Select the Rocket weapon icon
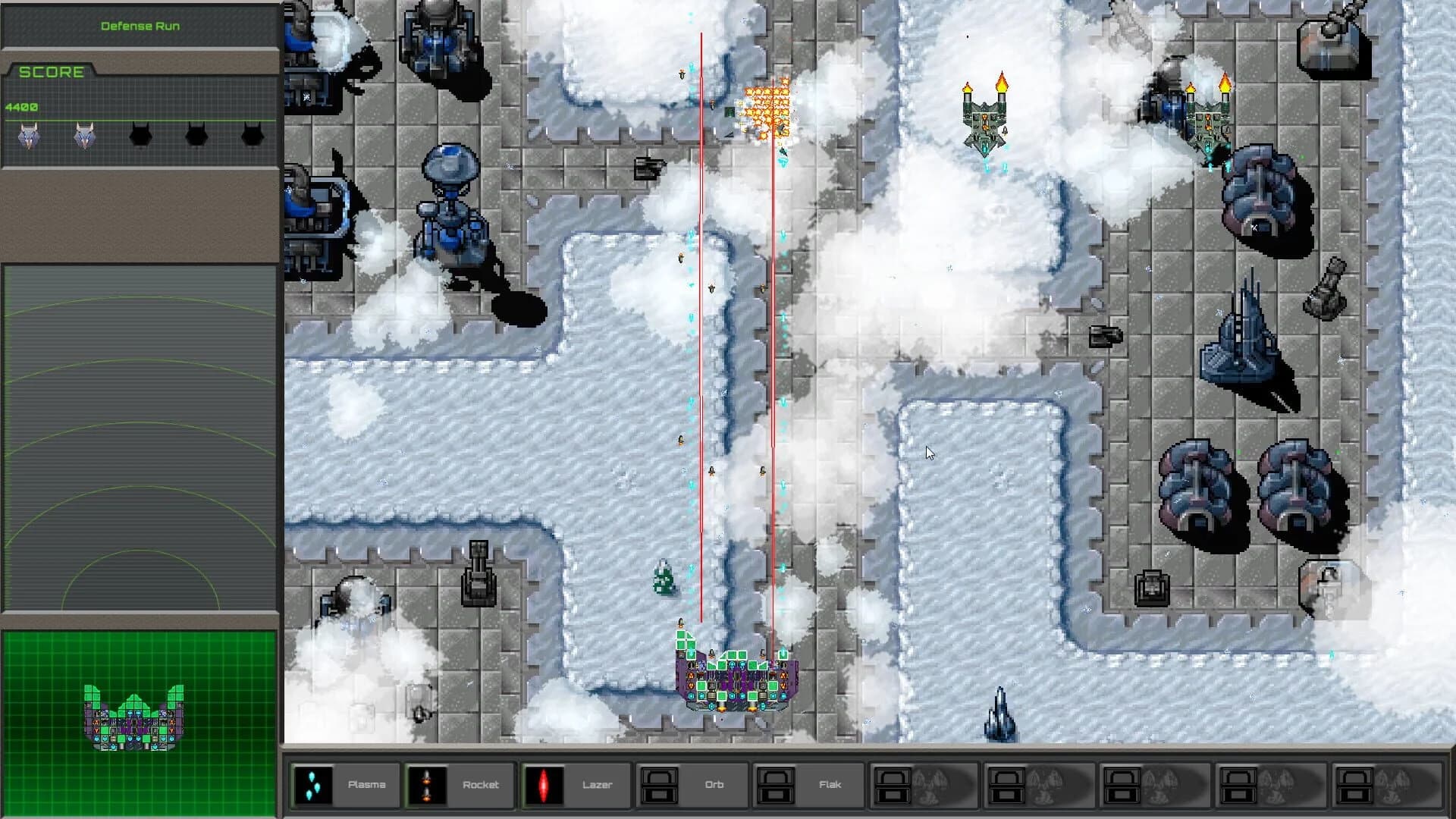 coord(428,785)
